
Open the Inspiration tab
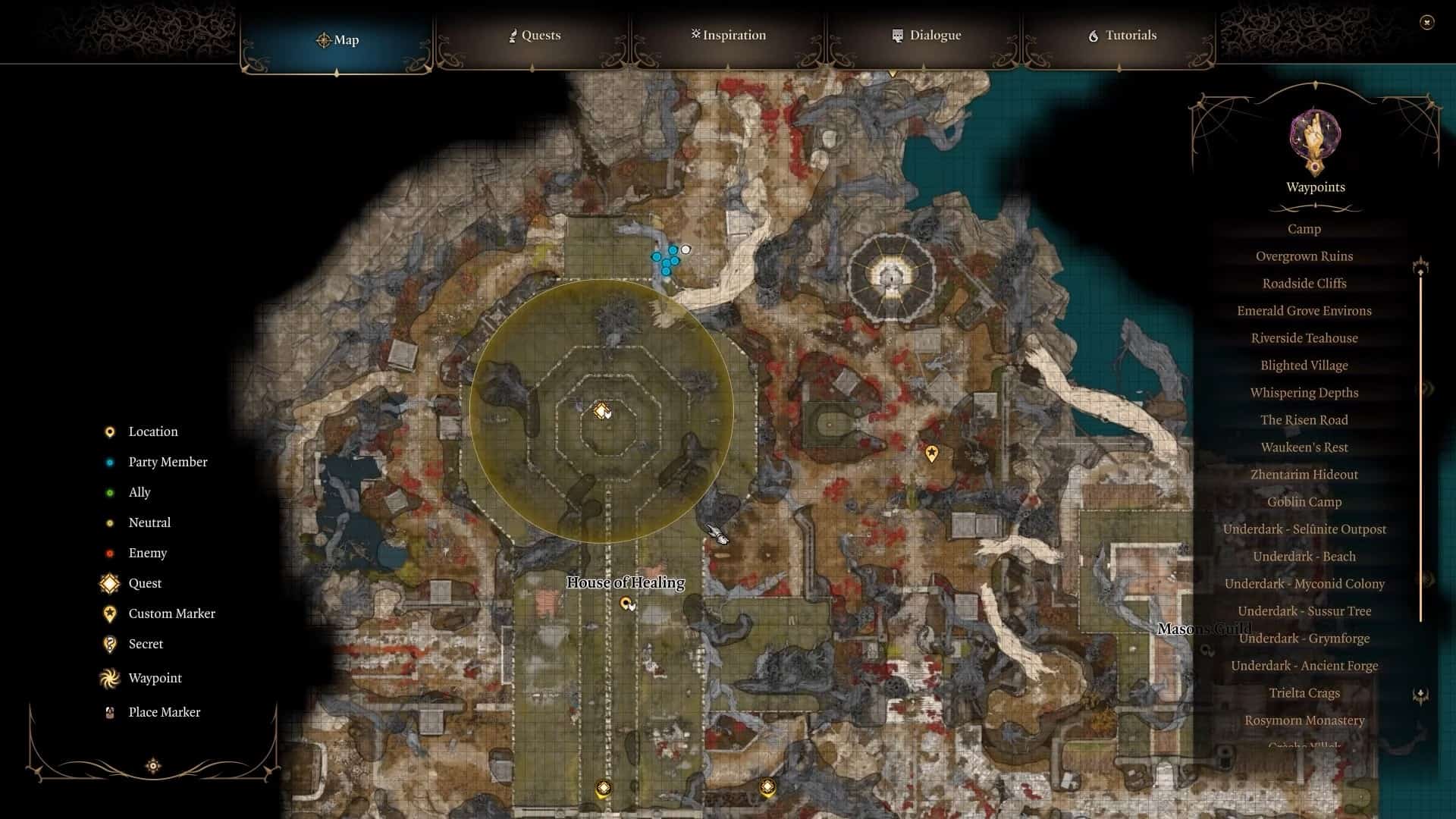[x=728, y=36]
